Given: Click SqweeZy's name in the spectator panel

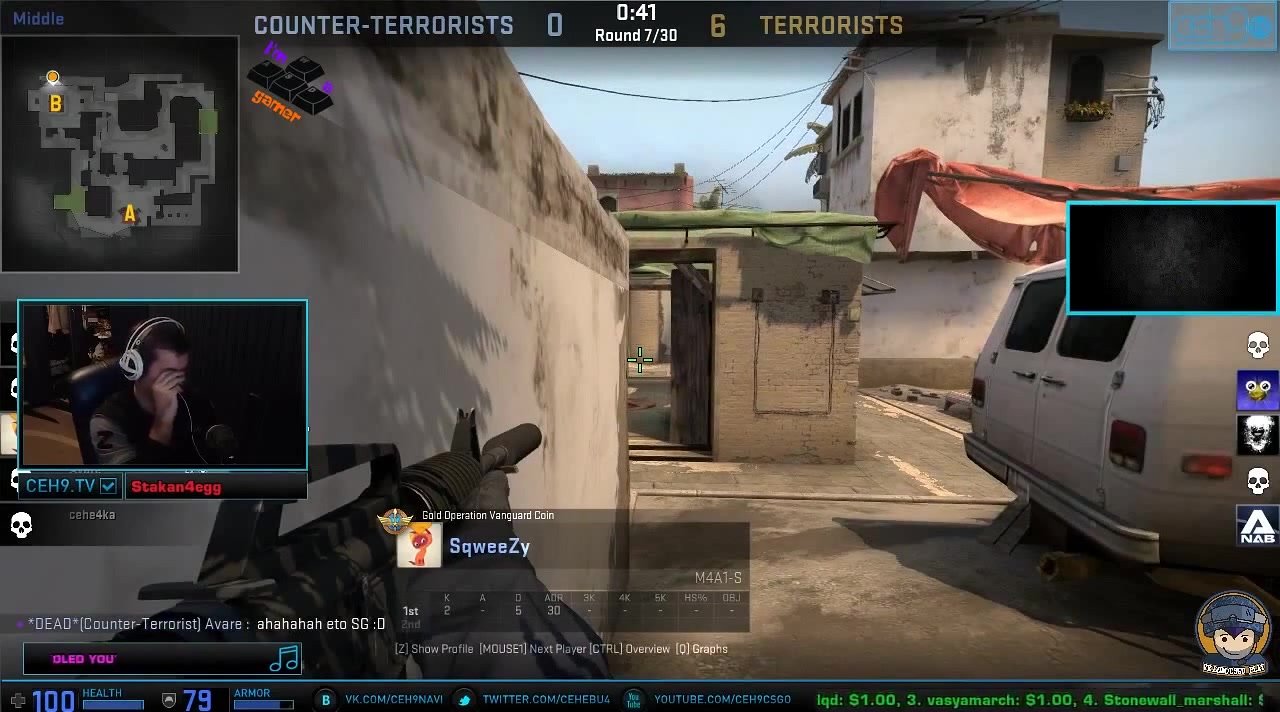Looking at the screenshot, I should (489, 547).
